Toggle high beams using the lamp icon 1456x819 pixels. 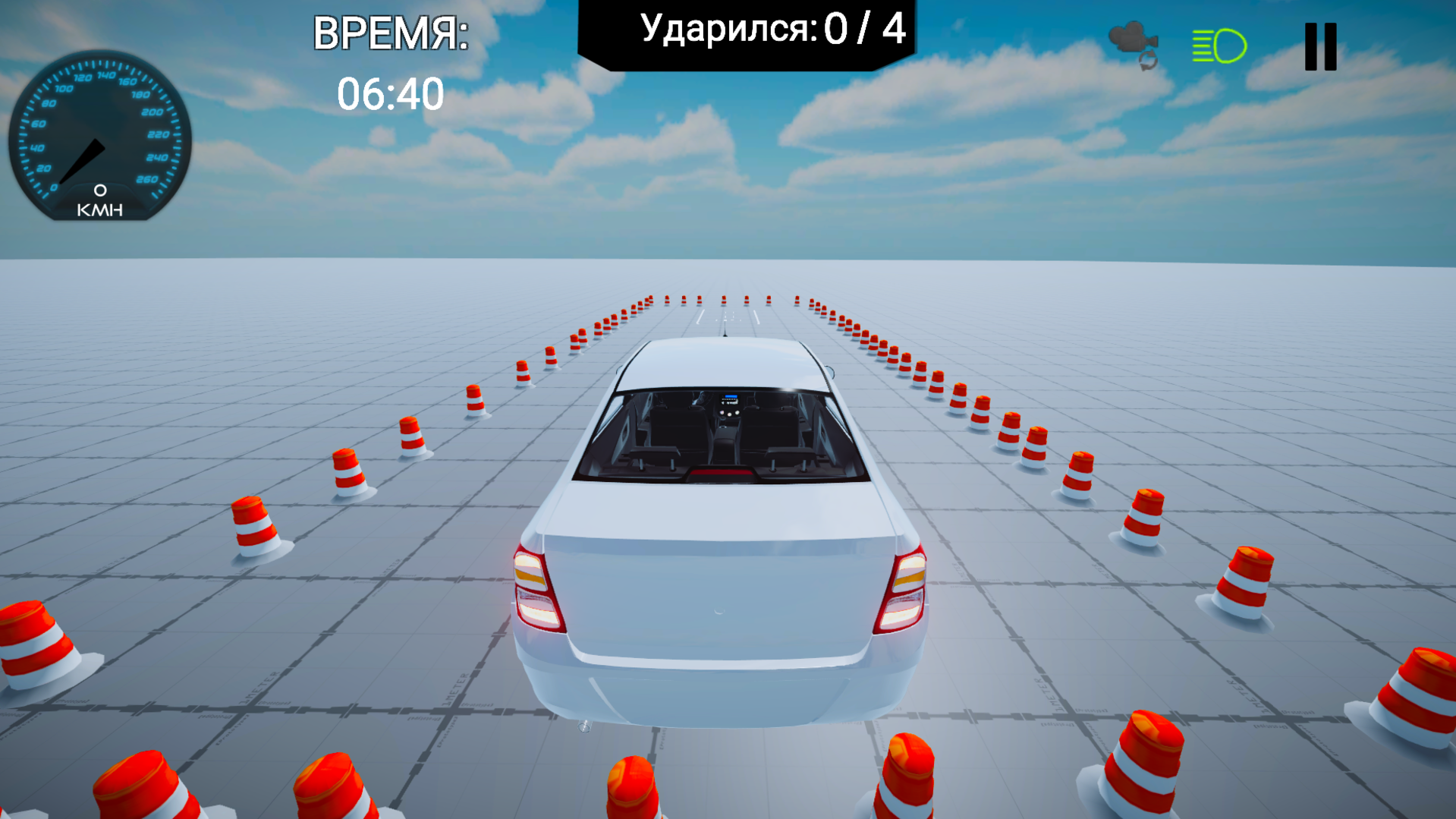coord(1218,46)
